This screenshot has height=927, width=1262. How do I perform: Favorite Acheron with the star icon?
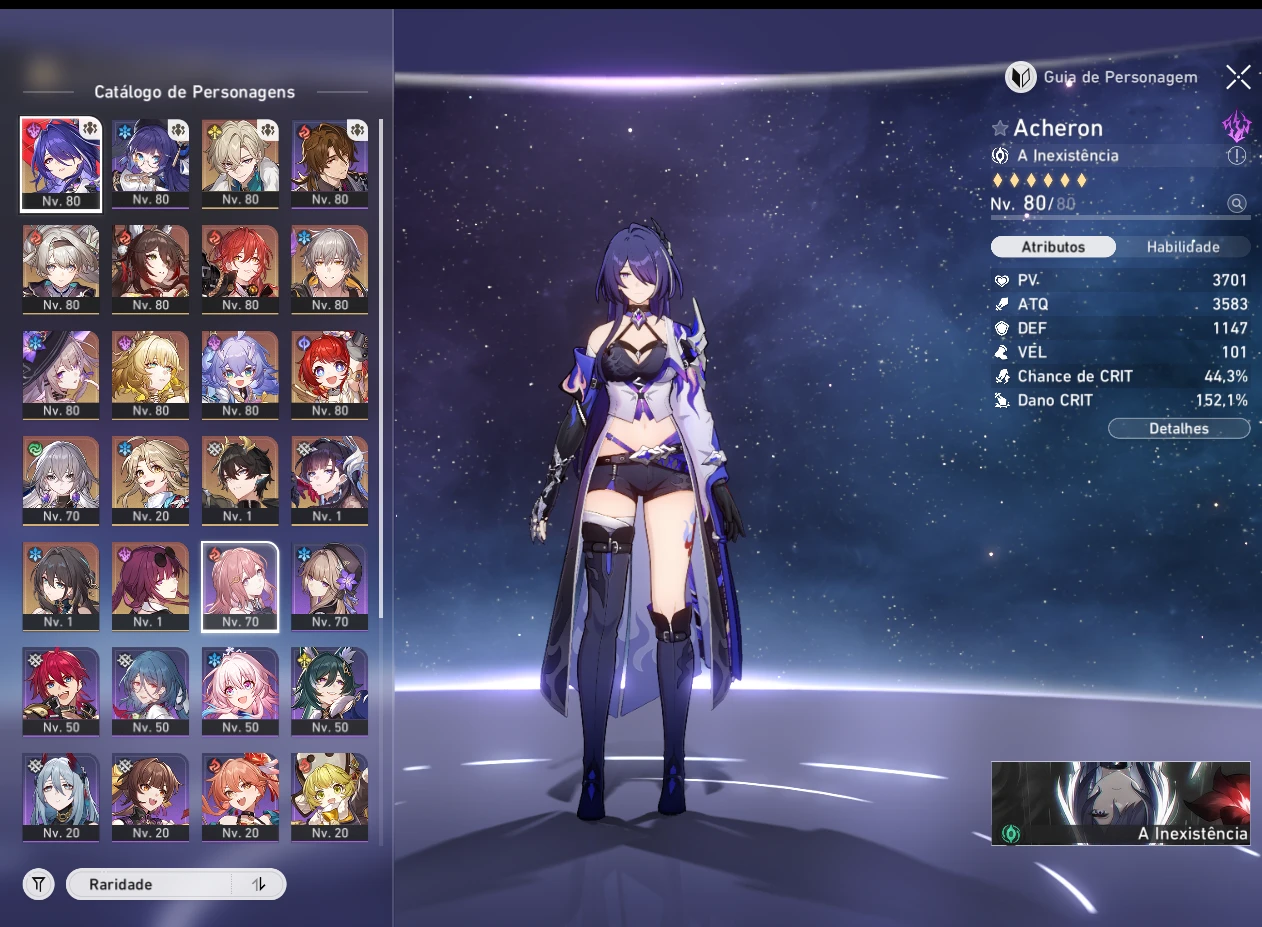coord(999,129)
